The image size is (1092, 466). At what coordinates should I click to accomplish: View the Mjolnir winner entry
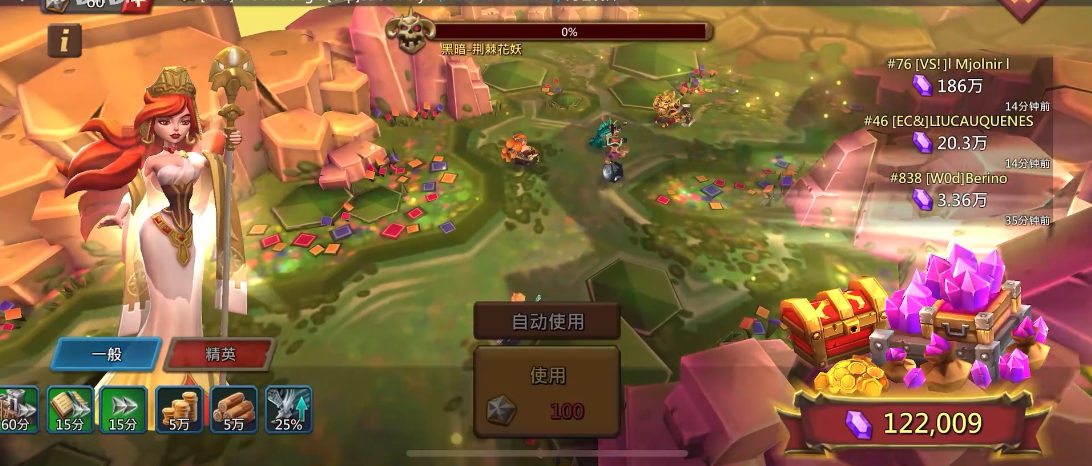click(x=946, y=75)
